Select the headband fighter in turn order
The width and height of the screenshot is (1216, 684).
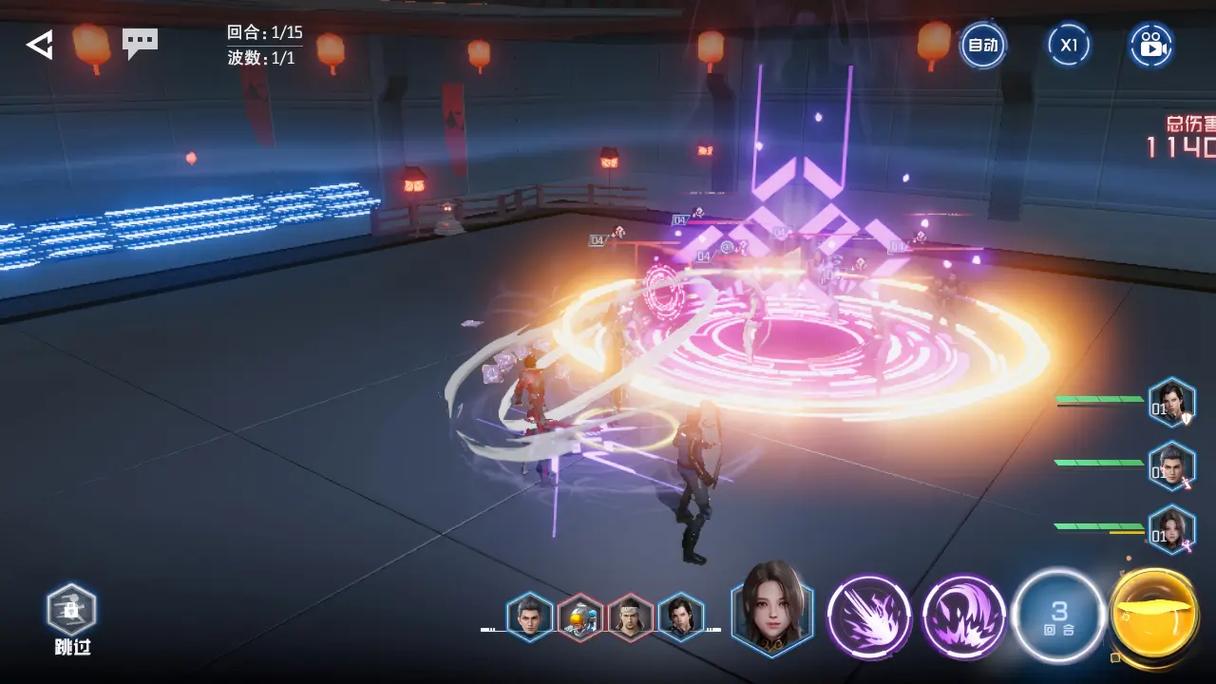pyautogui.click(x=630, y=619)
